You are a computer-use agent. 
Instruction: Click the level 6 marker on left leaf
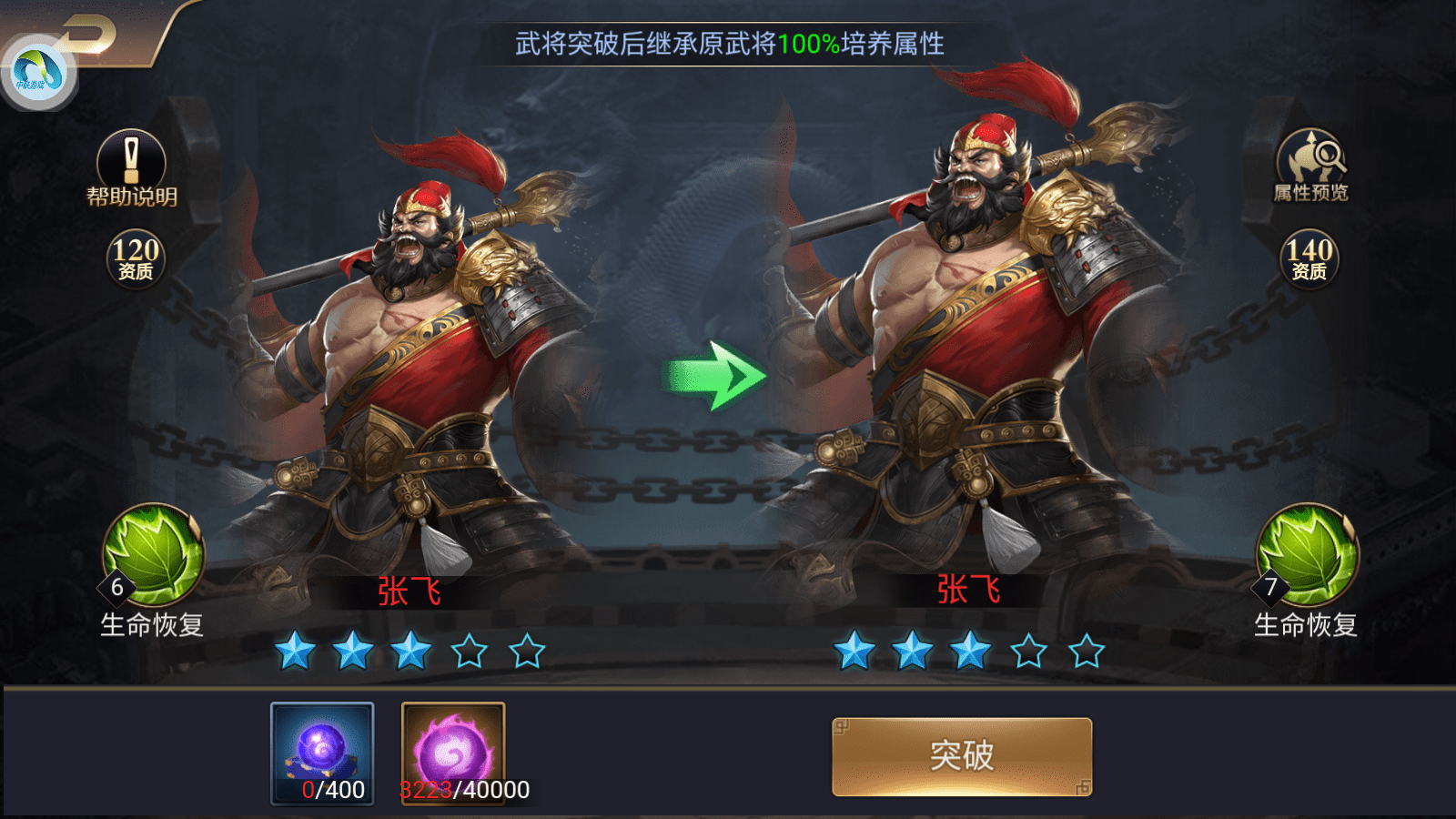[116, 588]
